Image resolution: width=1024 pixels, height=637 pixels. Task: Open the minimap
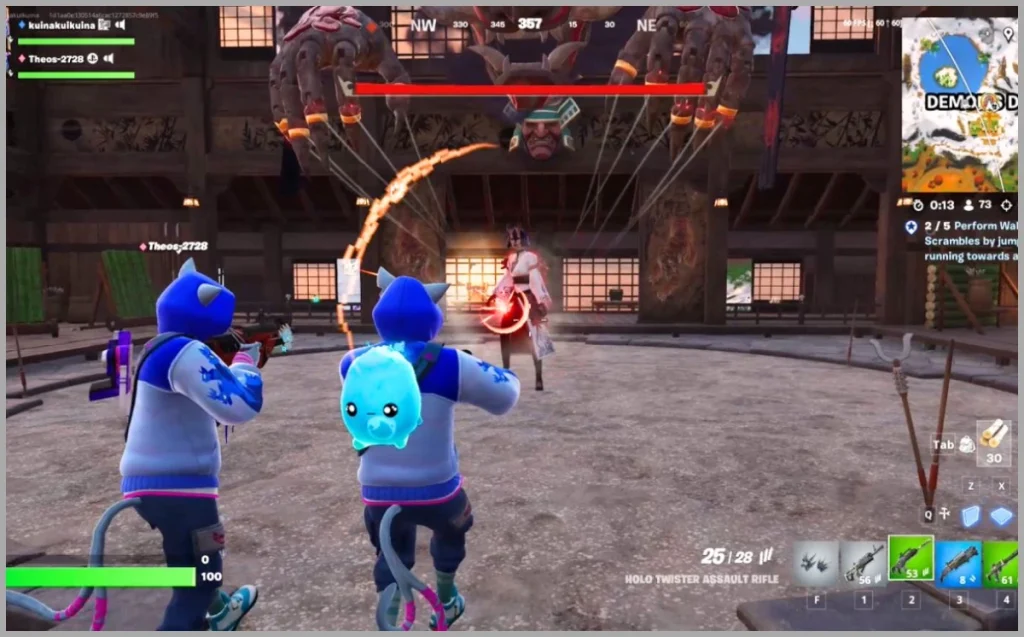[x=959, y=104]
